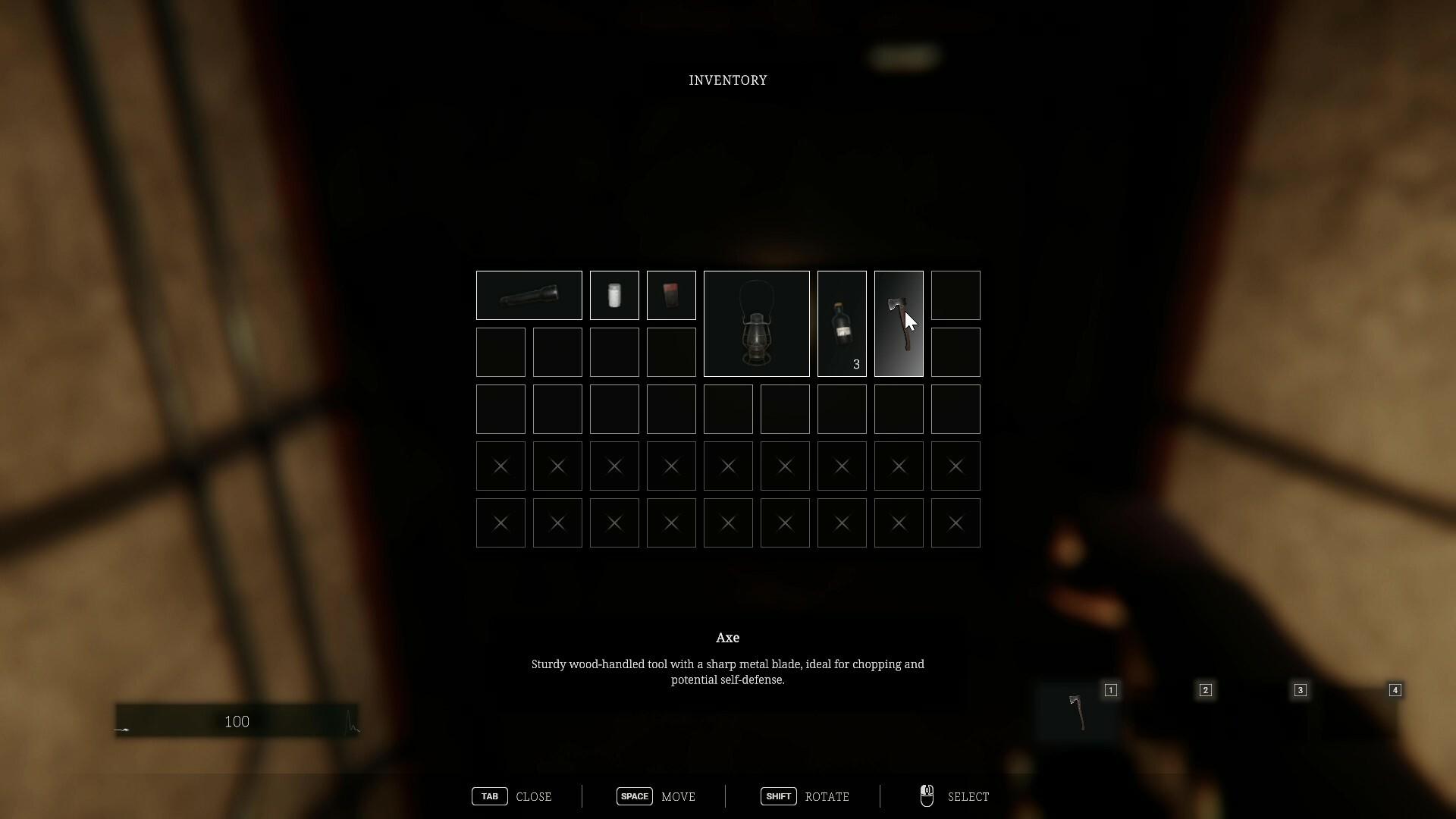
Task: Click the MOVE label at the bottom
Action: click(x=678, y=796)
